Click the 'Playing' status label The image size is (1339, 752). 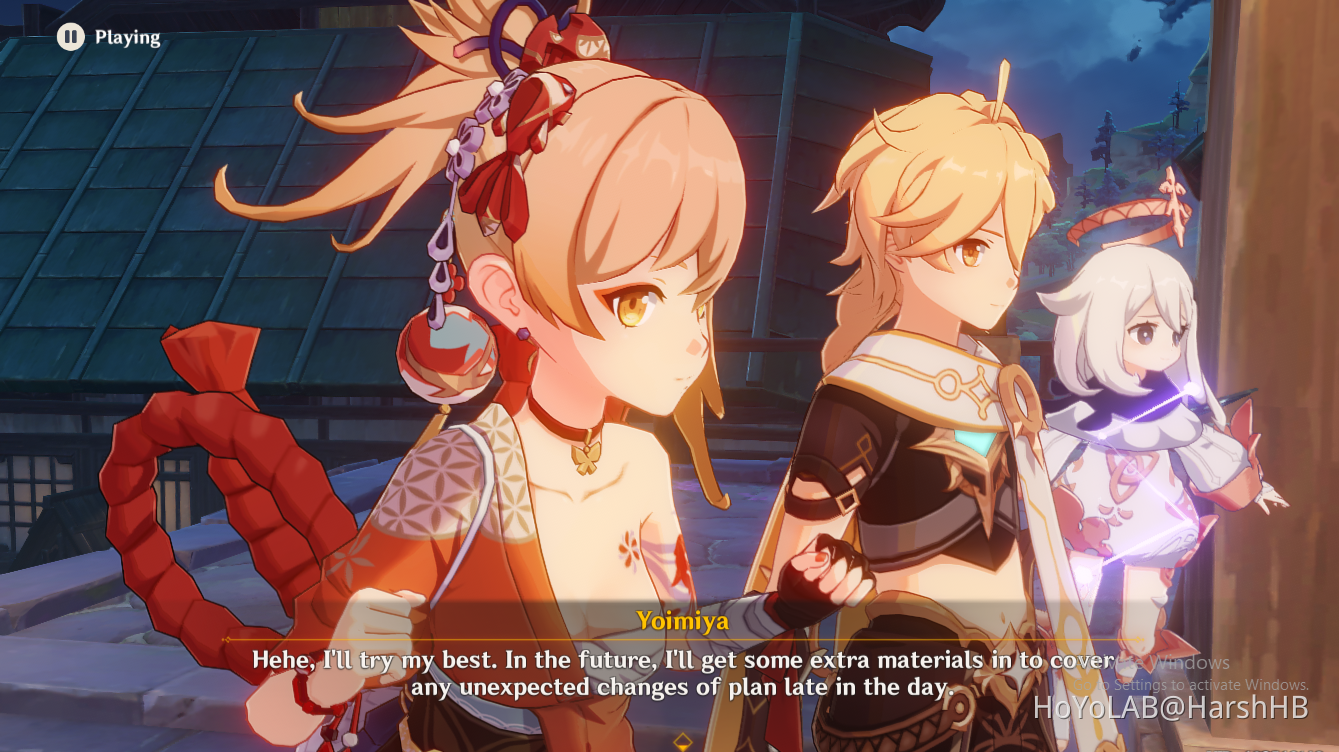click(x=127, y=38)
